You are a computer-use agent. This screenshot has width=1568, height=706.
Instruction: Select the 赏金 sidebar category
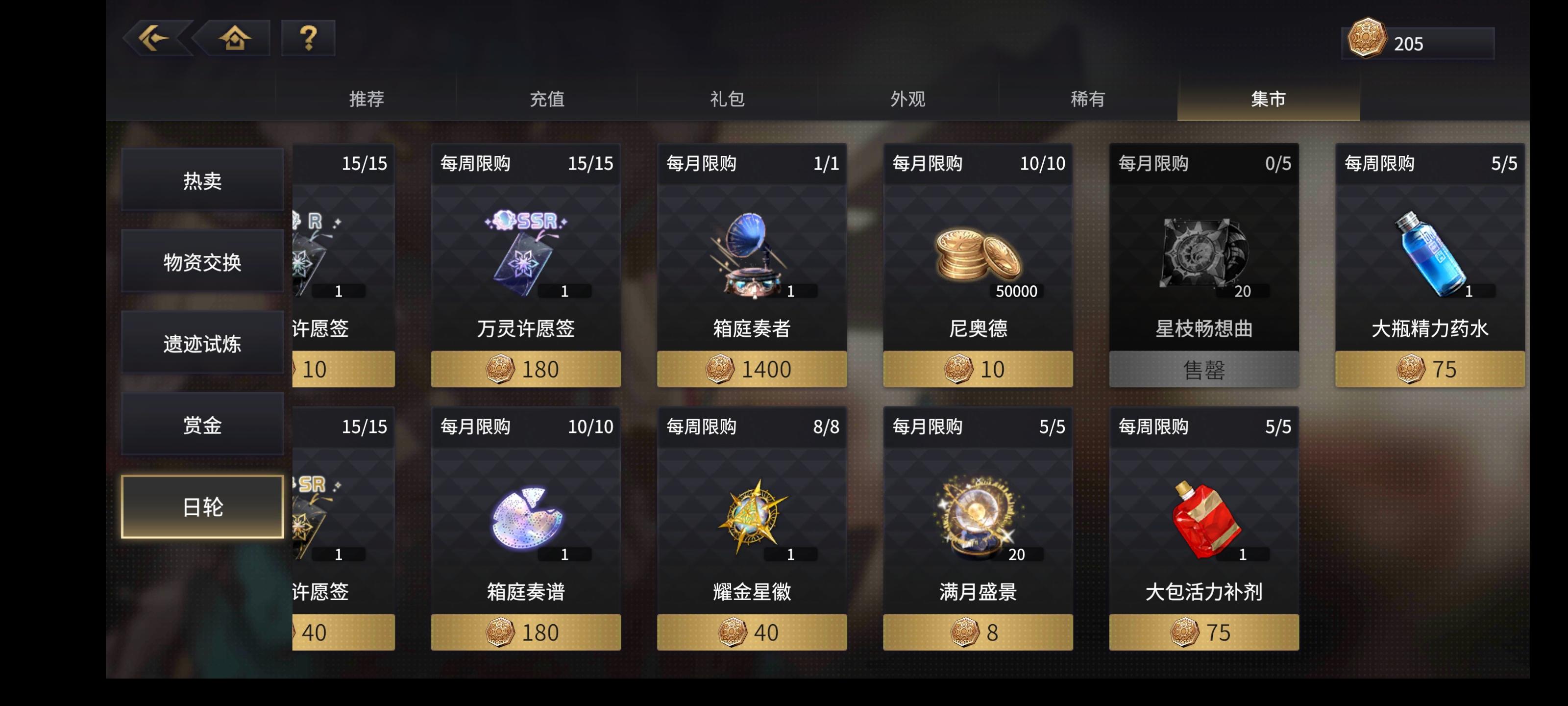click(203, 425)
